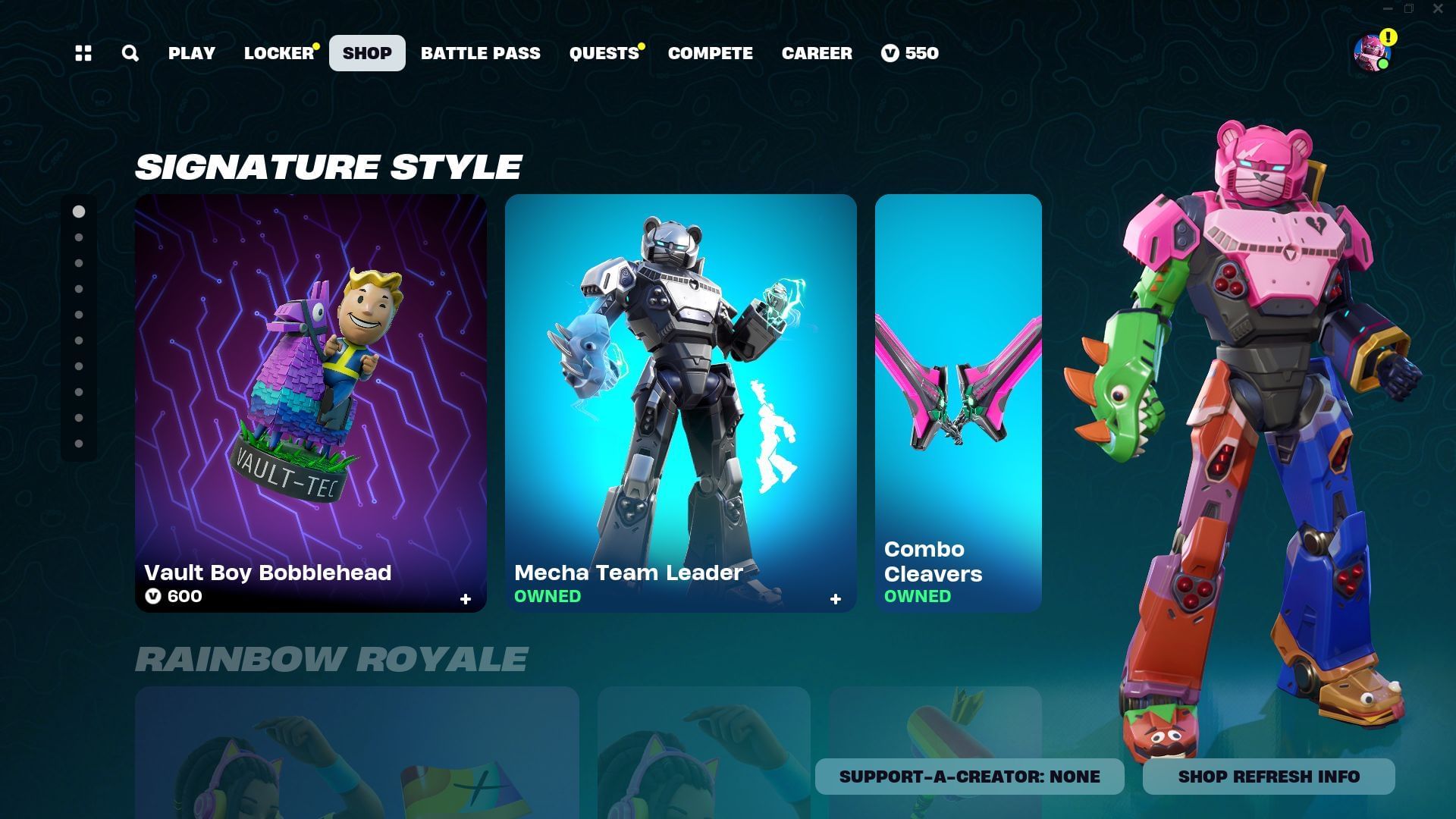
Task: Click SHOP REFRESH INFO
Action: click(1269, 776)
